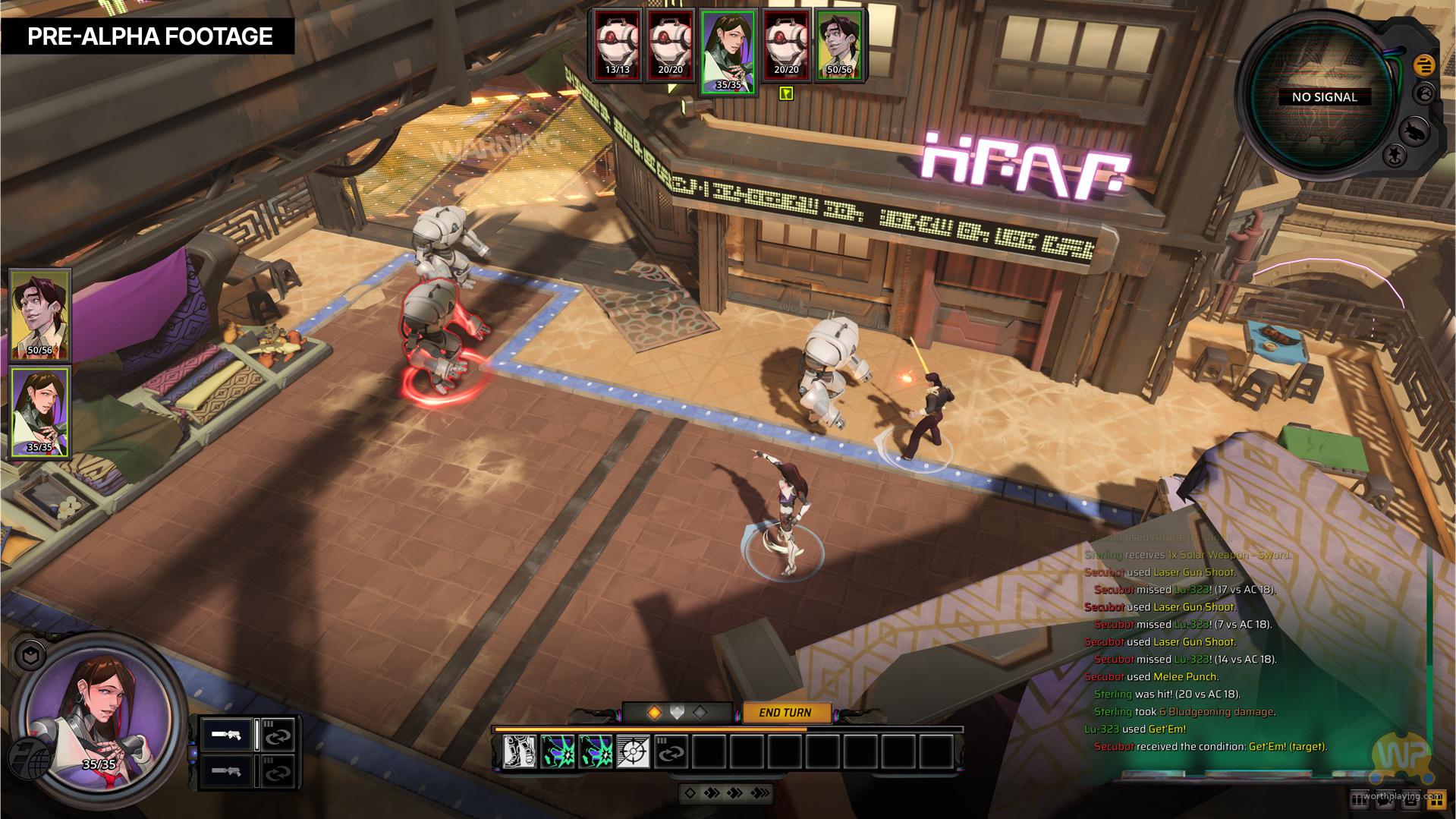Click the orange diamond action point

654,713
